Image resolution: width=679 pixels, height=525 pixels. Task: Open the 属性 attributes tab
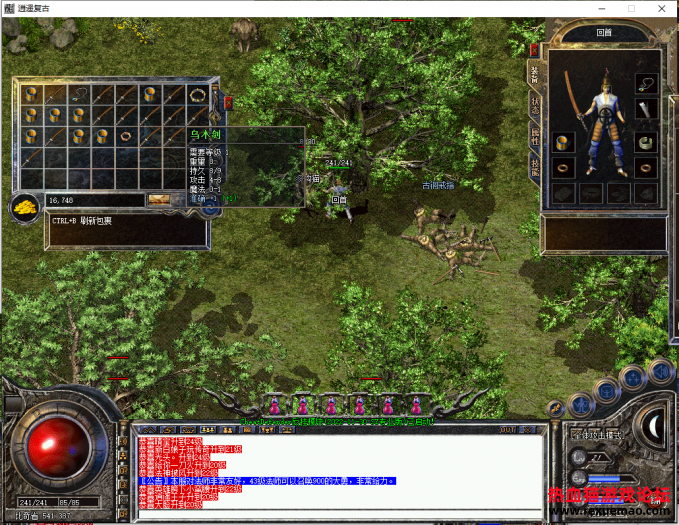tap(536, 138)
